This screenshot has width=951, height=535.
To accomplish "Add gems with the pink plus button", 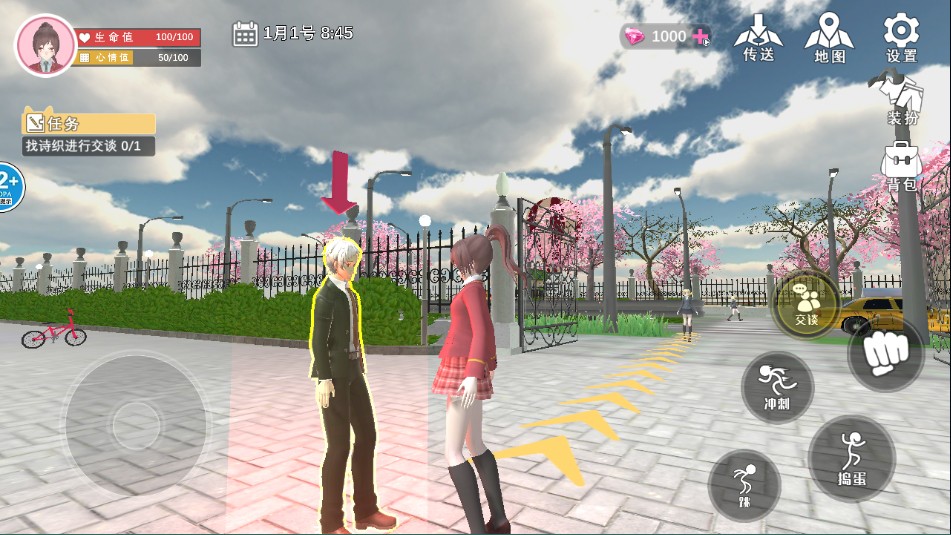I will [701, 37].
